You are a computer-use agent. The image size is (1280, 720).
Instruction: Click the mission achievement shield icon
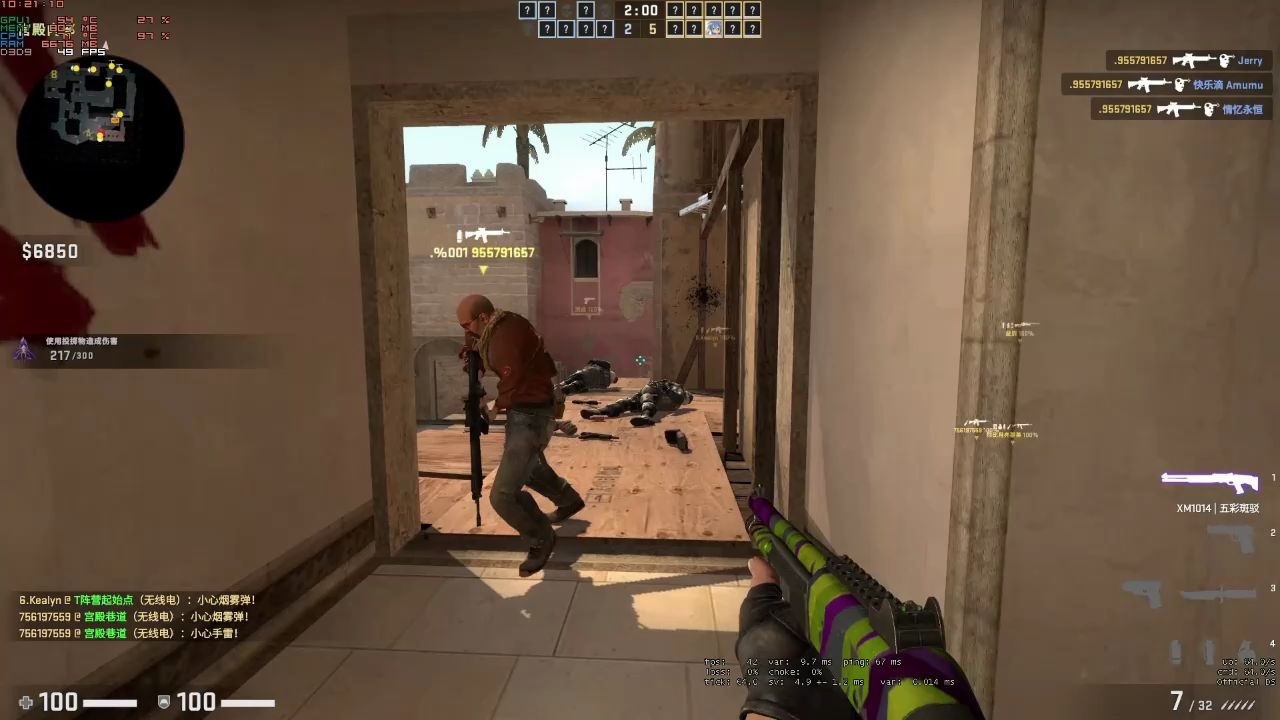(25, 350)
